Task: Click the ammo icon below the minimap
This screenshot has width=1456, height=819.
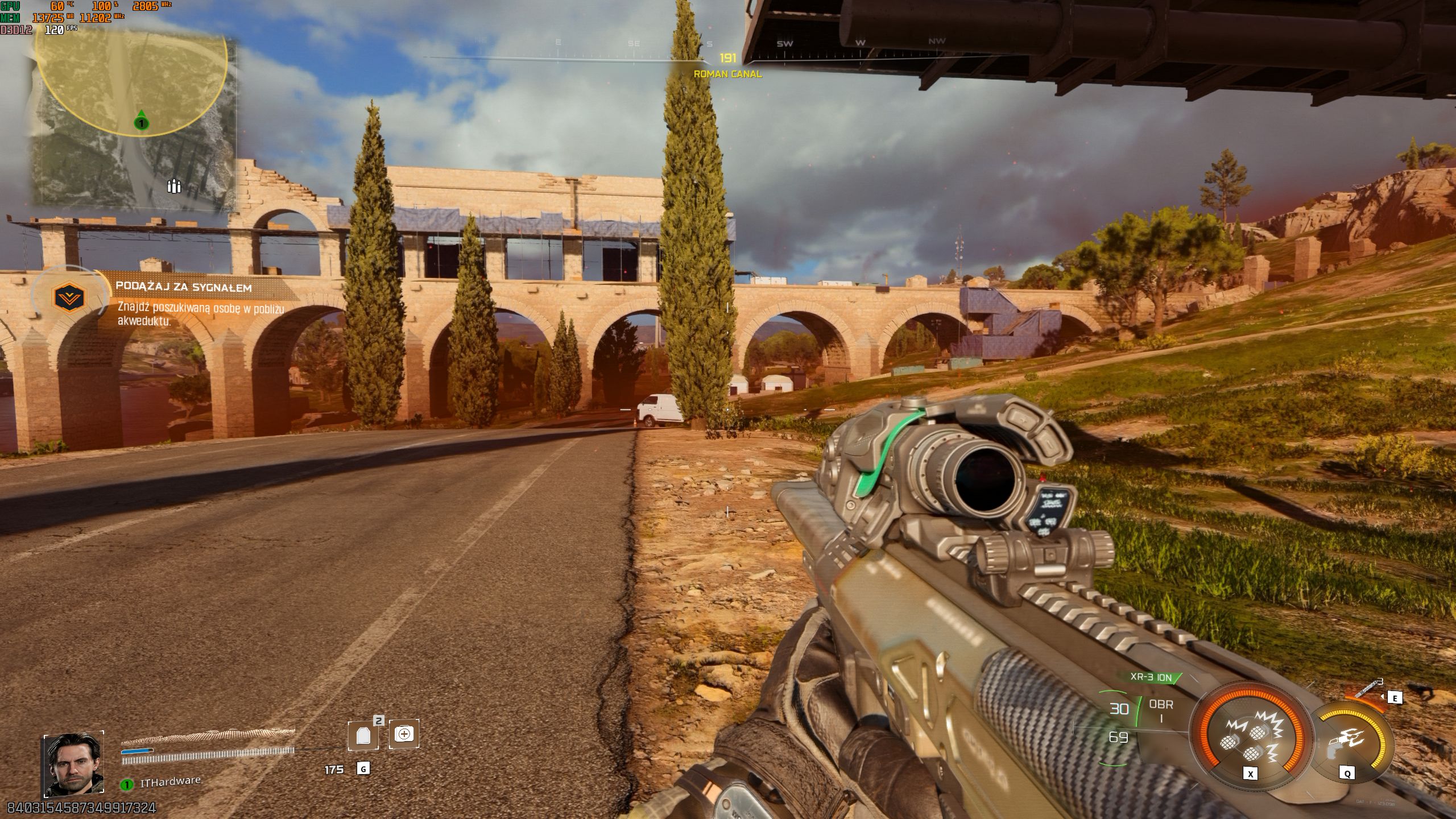Action: pyautogui.click(x=174, y=185)
